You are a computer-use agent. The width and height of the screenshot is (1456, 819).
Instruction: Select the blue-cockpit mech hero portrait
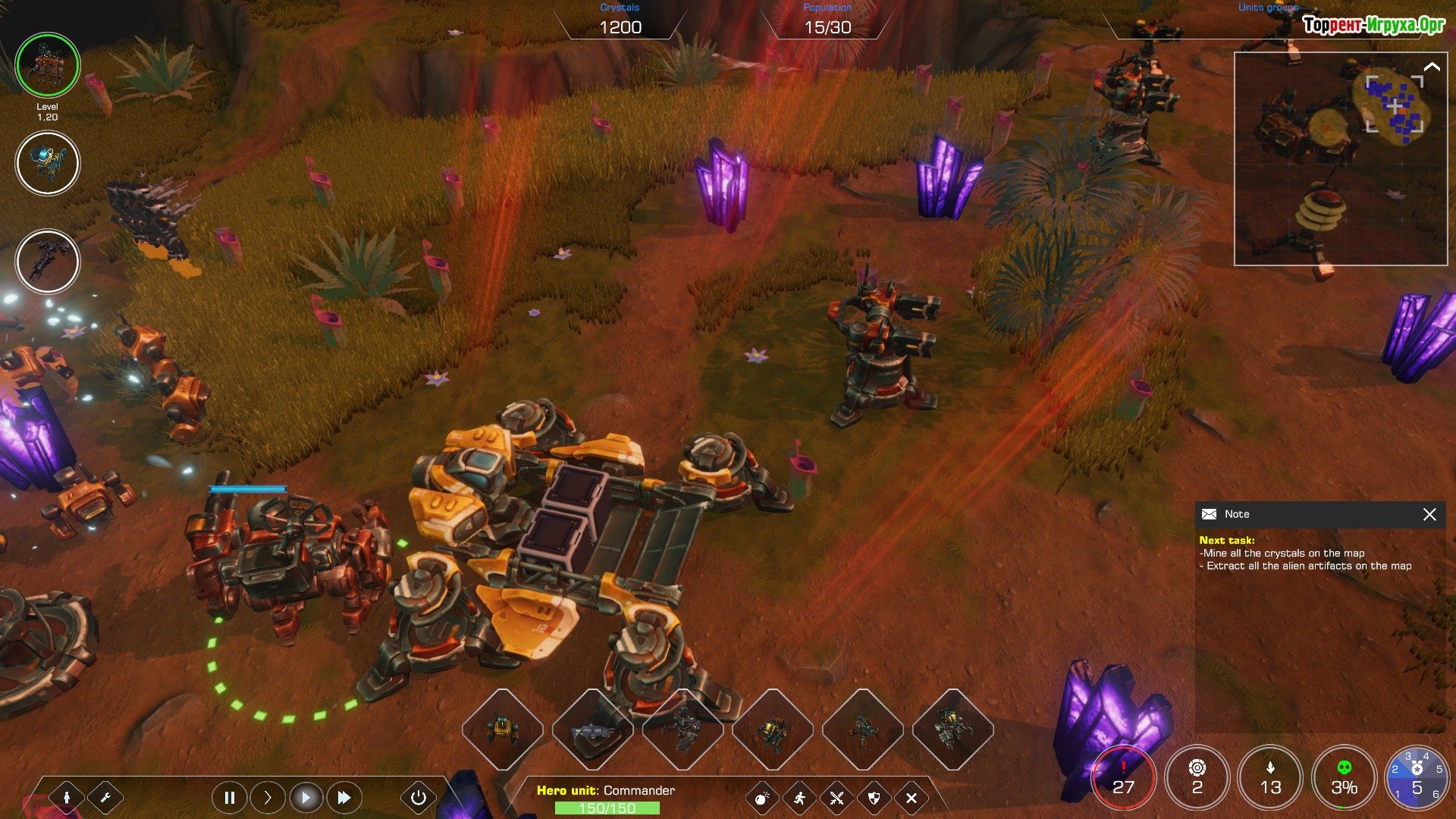coord(48,163)
